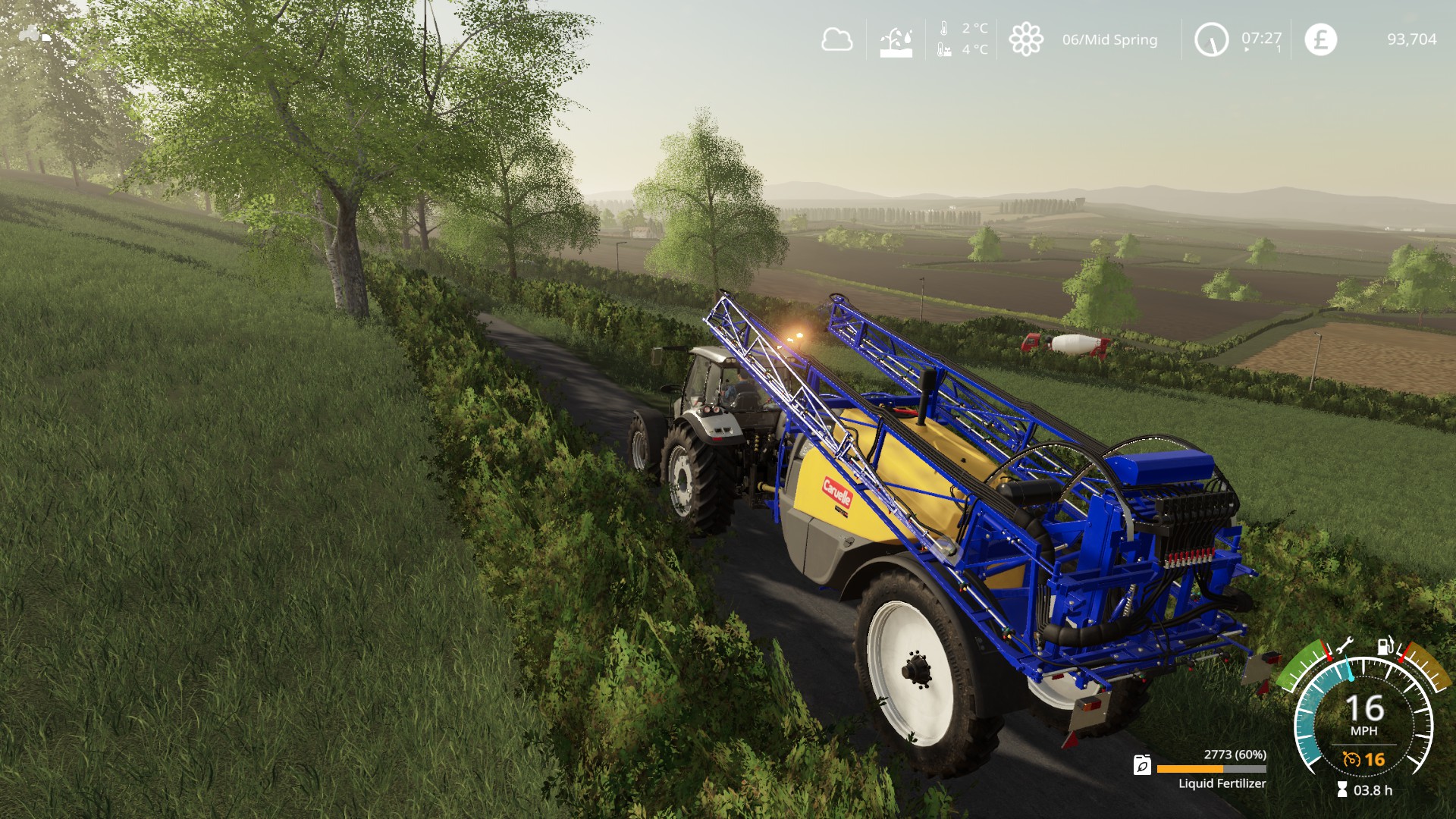
Task: Select the wrench damage gauge icon
Action: pyautogui.click(x=1343, y=646)
